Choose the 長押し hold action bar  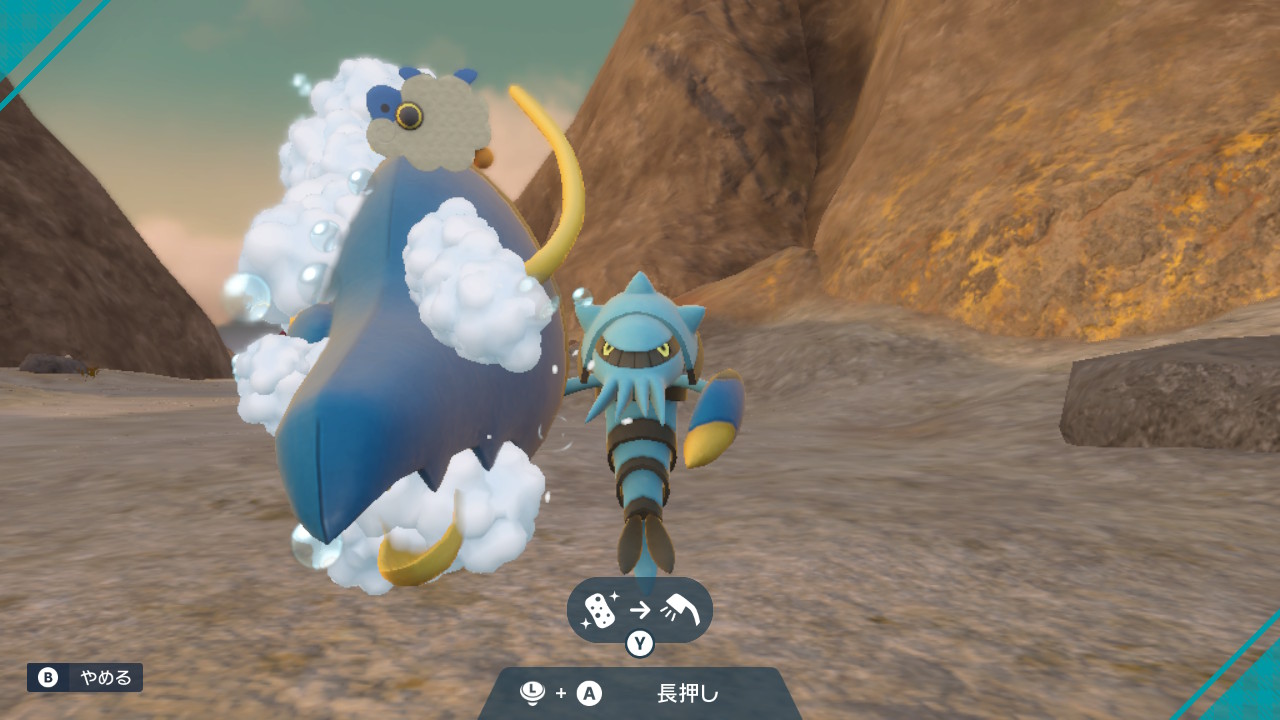tap(639, 693)
